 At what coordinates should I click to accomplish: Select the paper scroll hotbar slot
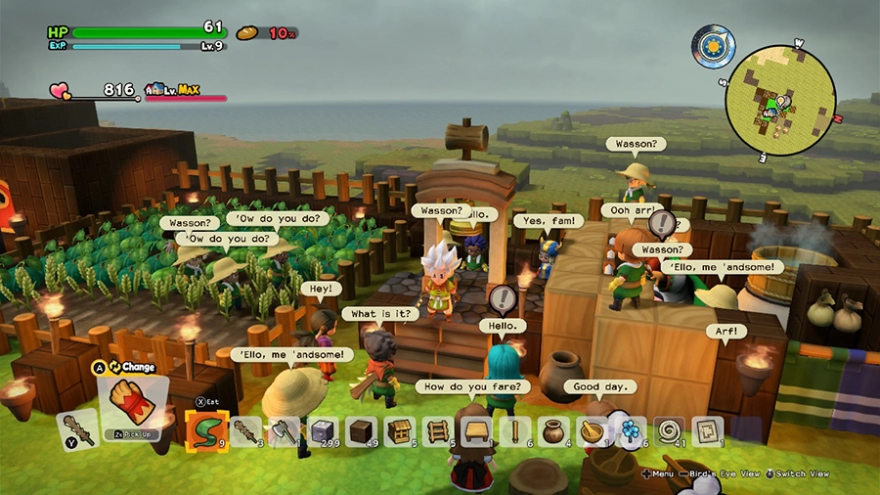(x=707, y=431)
